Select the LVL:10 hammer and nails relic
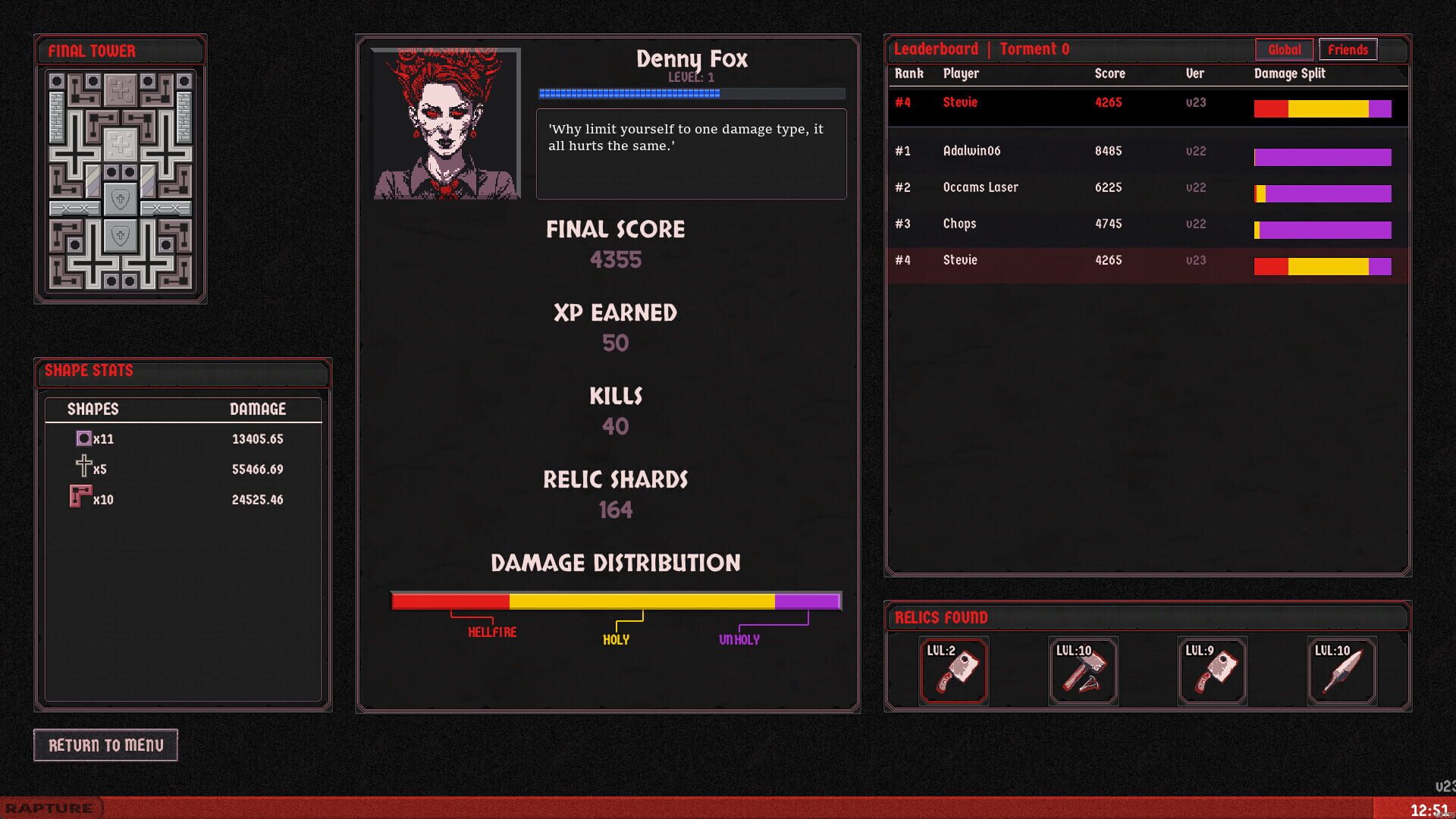 [1083, 672]
